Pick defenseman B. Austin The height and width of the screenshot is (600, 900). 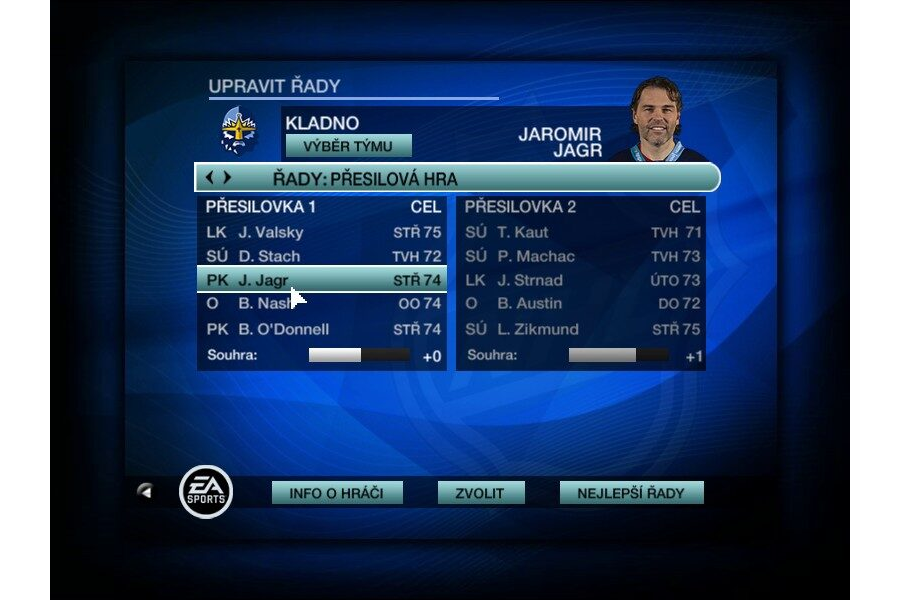point(581,304)
